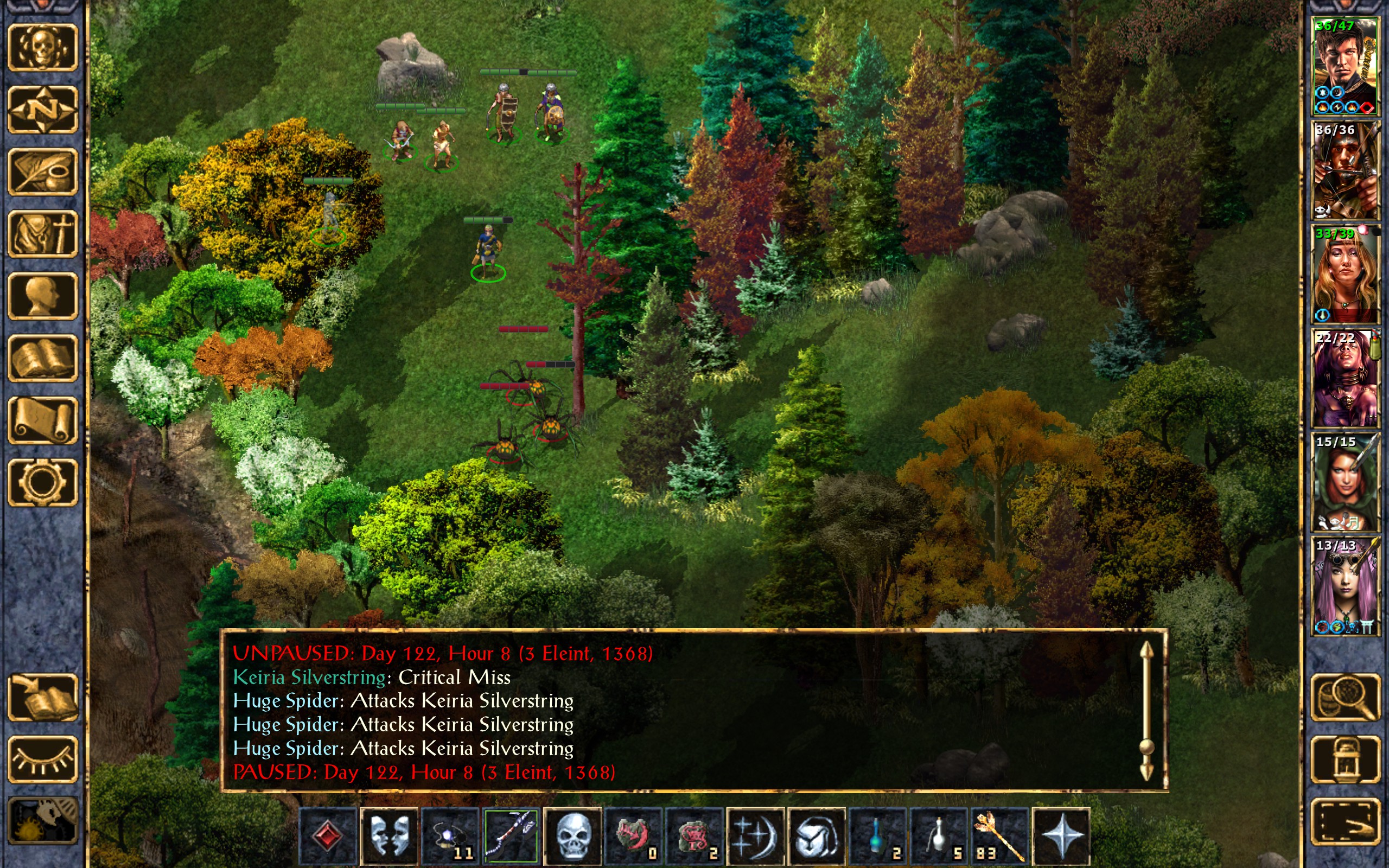The image size is (1389, 868).
Task: Select the pink-haired portrait with 13/13 HP
Action: (x=1345, y=586)
